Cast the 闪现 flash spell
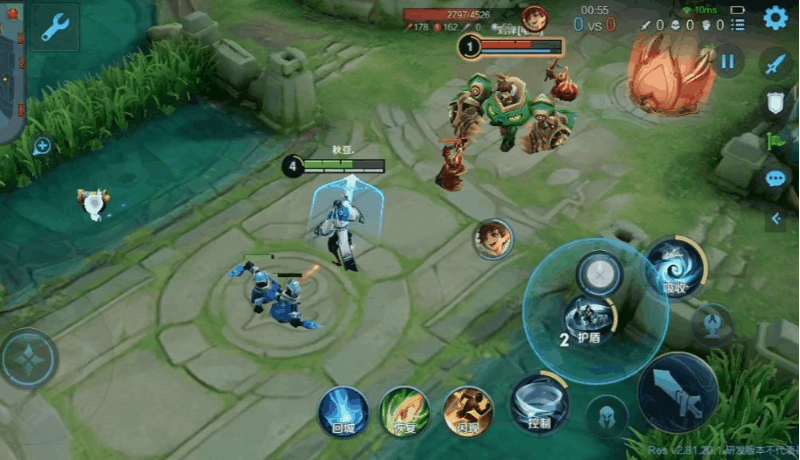 [468, 410]
